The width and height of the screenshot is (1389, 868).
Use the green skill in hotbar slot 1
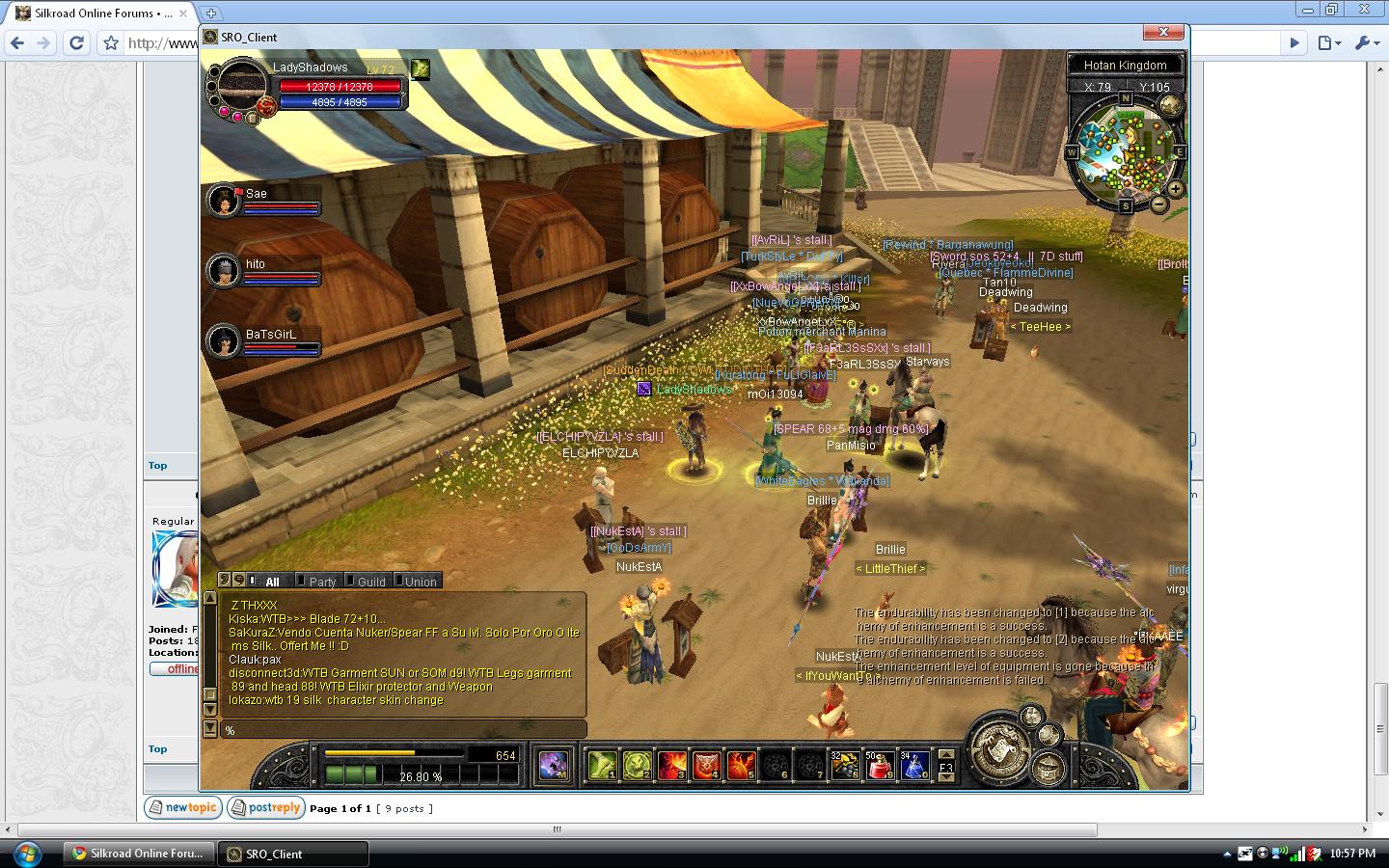pos(603,766)
